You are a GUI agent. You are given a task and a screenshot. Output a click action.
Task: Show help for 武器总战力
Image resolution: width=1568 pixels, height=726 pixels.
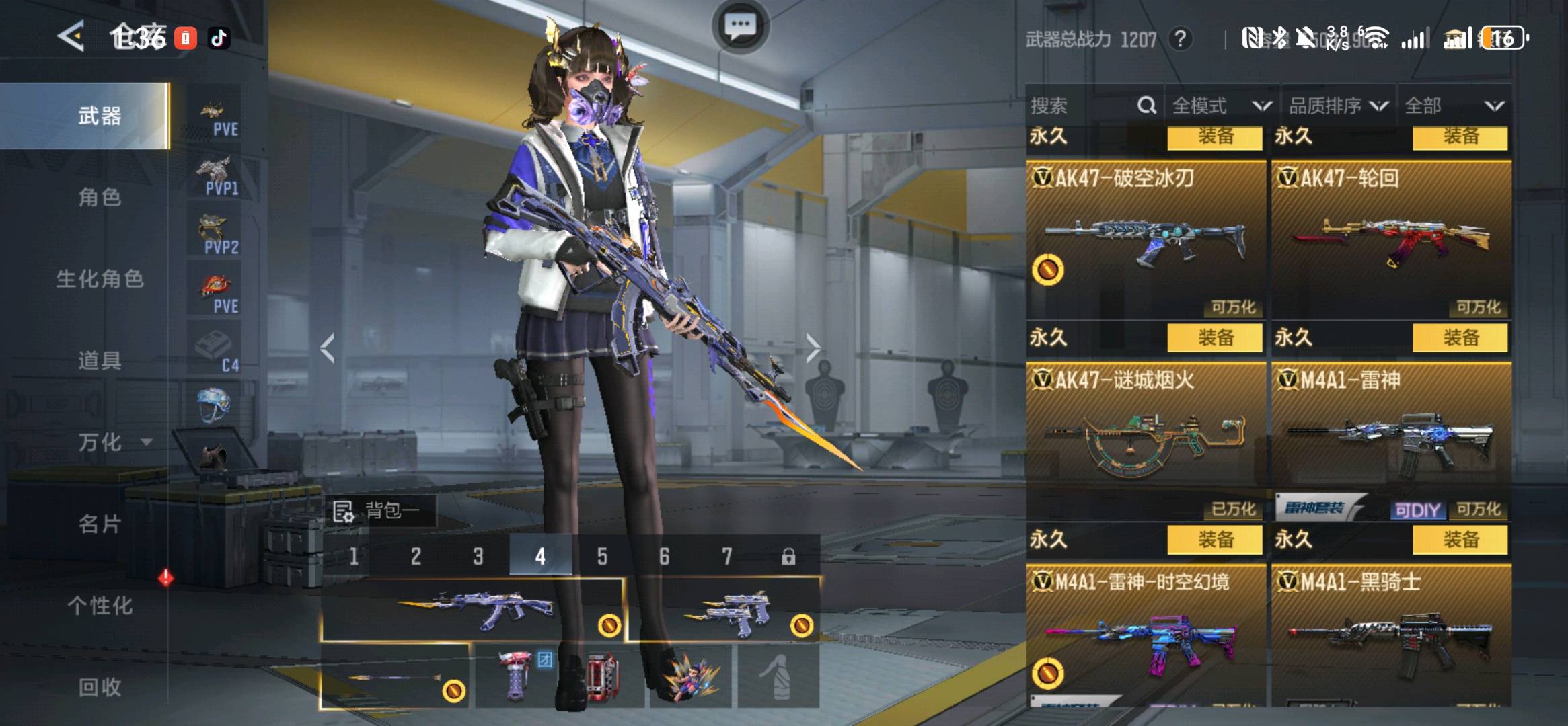click(1181, 39)
